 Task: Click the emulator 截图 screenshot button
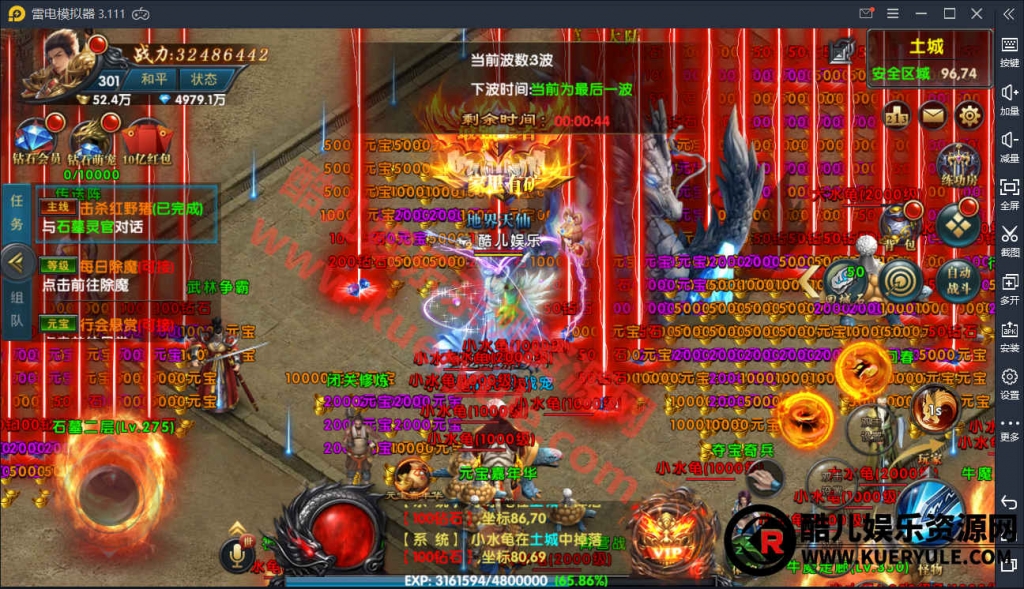pos(1009,240)
